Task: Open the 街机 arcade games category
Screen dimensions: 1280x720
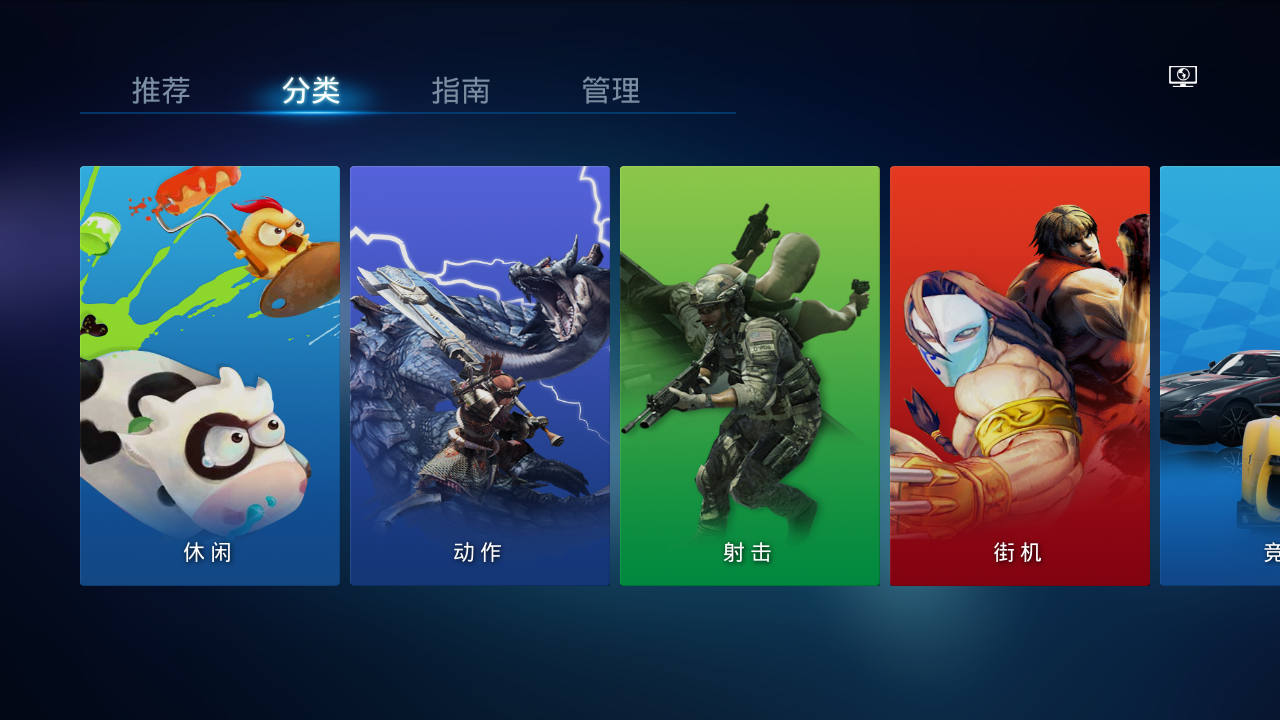Action: [x=1019, y=375]
